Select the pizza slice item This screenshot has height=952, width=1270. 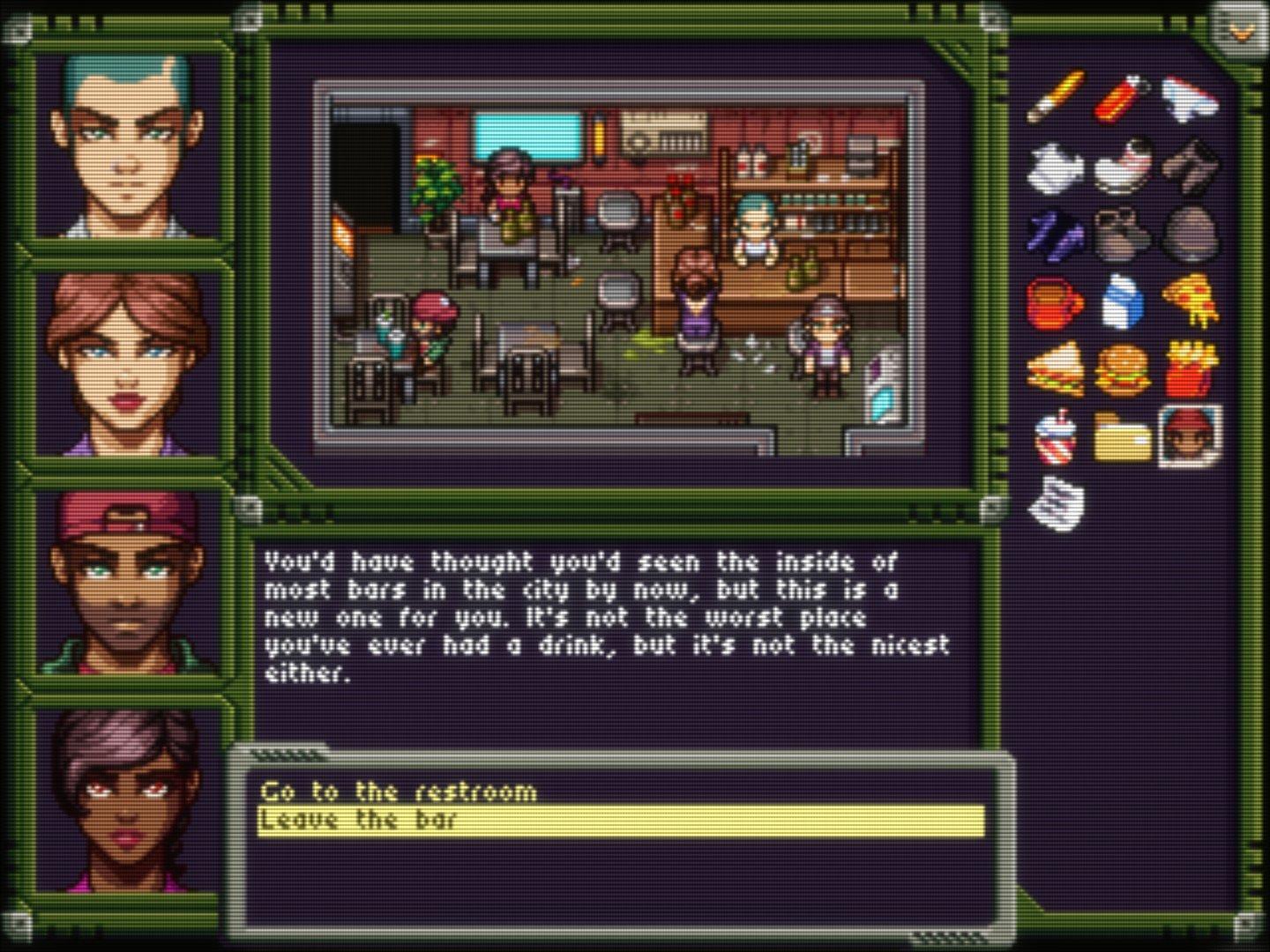click(1191, 302)
